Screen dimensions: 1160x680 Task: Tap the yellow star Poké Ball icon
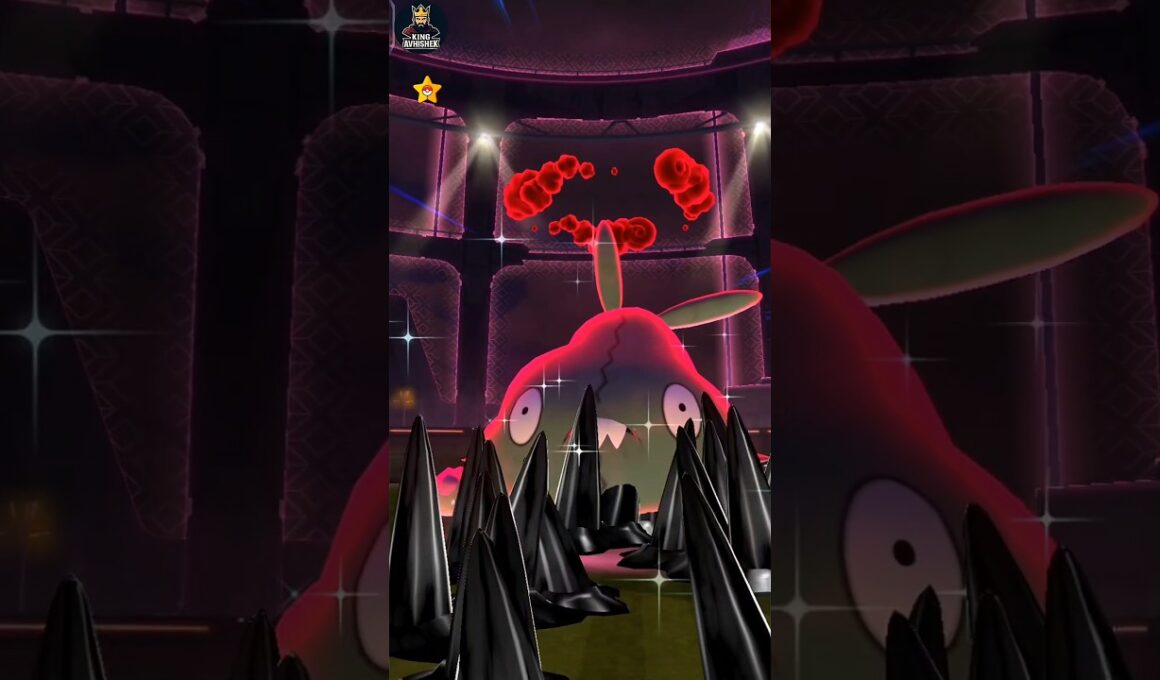point(427,90)
